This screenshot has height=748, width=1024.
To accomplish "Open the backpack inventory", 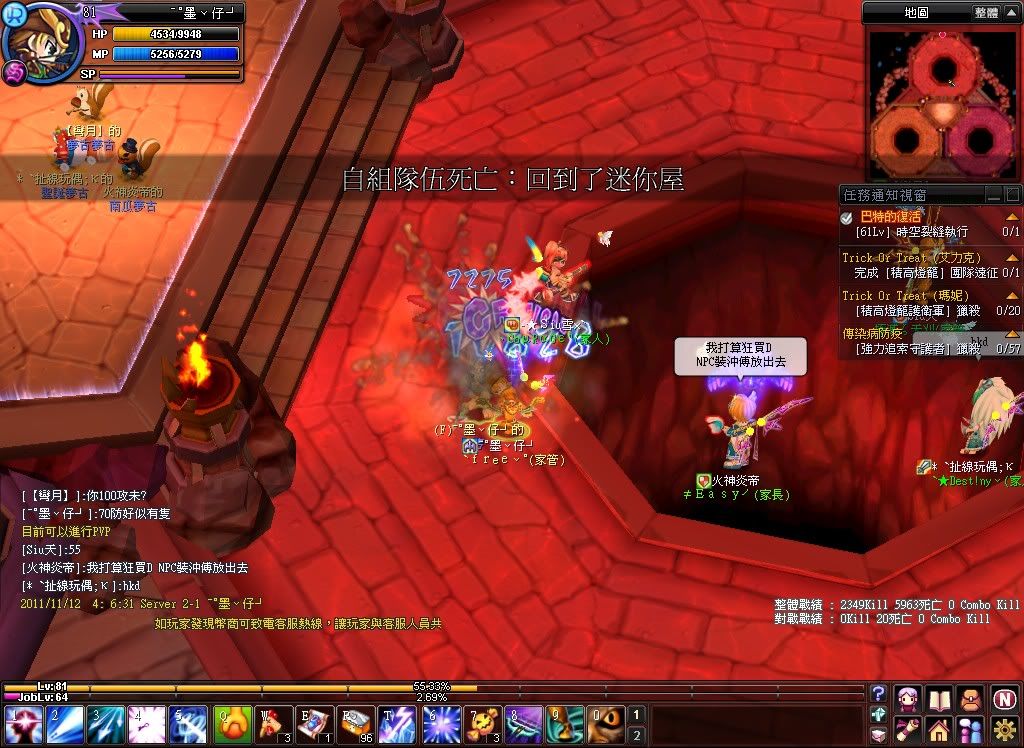I will [x=971, y=698].
